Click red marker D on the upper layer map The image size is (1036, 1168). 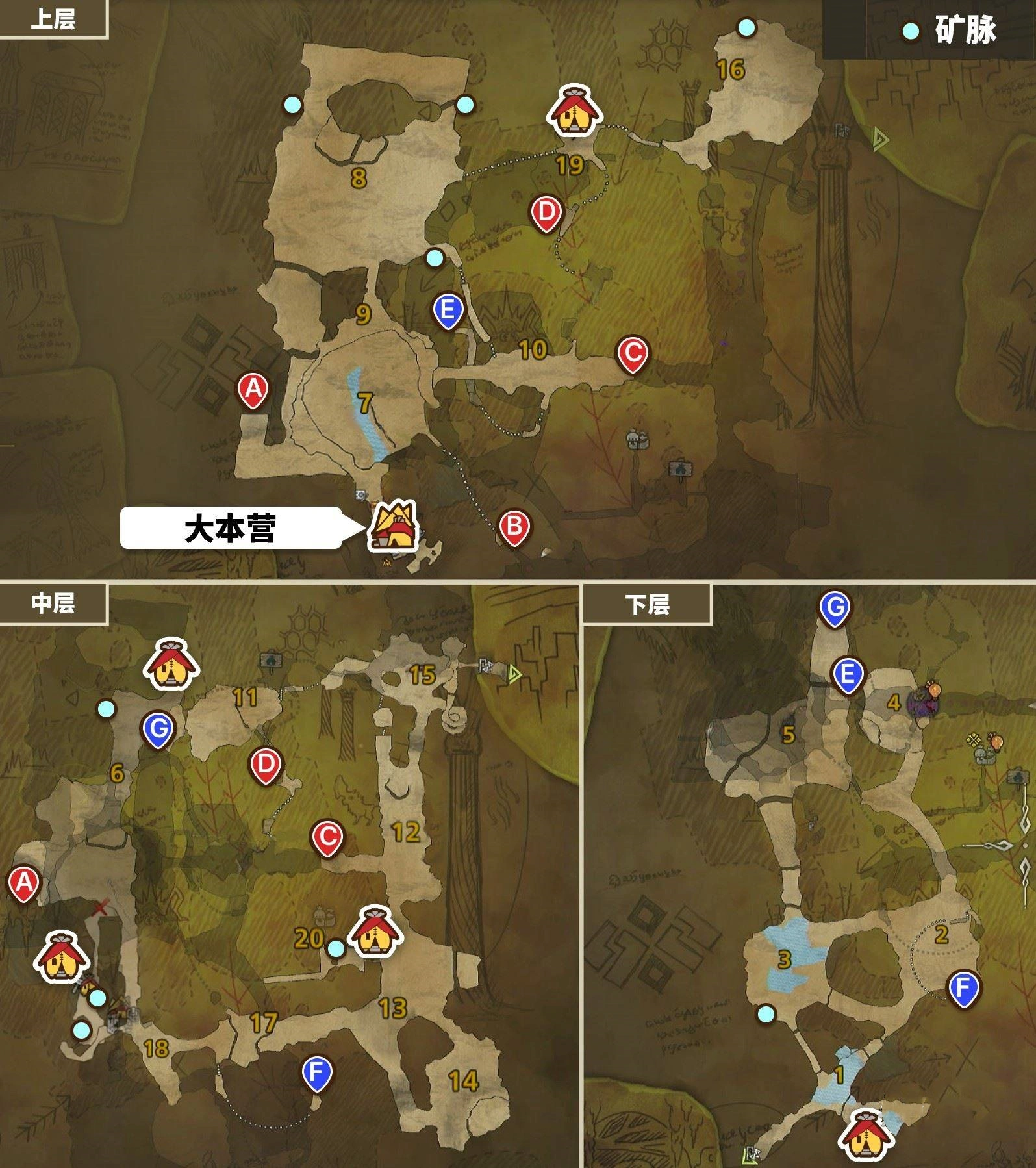coord(546,210)
